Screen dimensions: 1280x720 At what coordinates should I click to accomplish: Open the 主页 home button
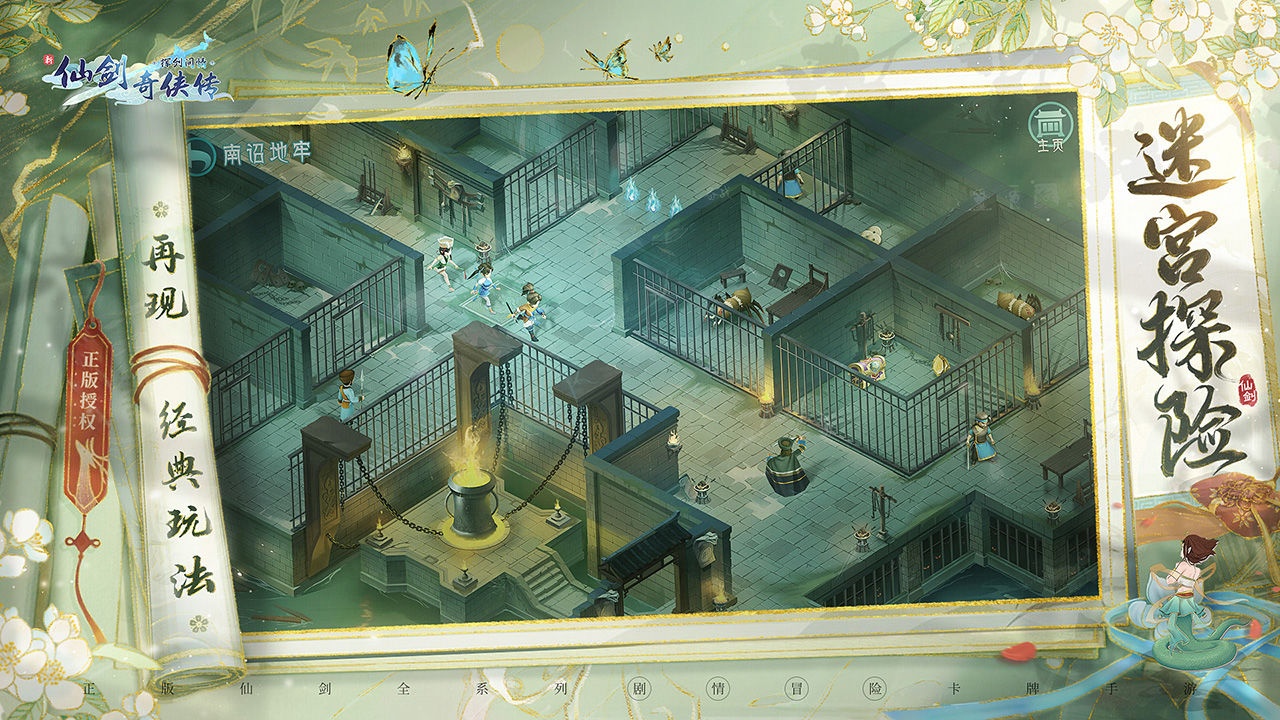click(x=1047, y=126)
